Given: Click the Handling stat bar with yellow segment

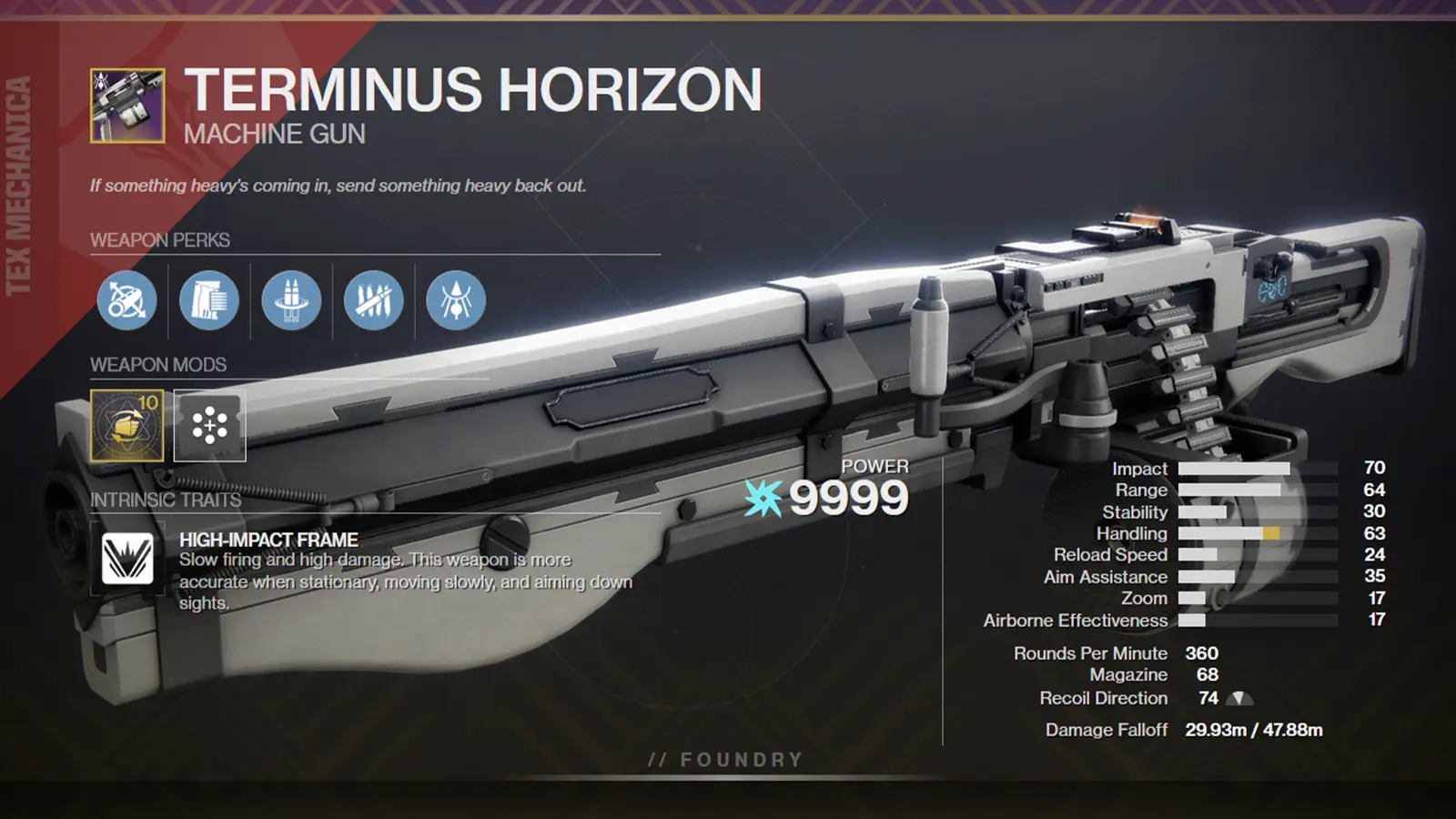Looking at the screenshot, I should 1256,533.
